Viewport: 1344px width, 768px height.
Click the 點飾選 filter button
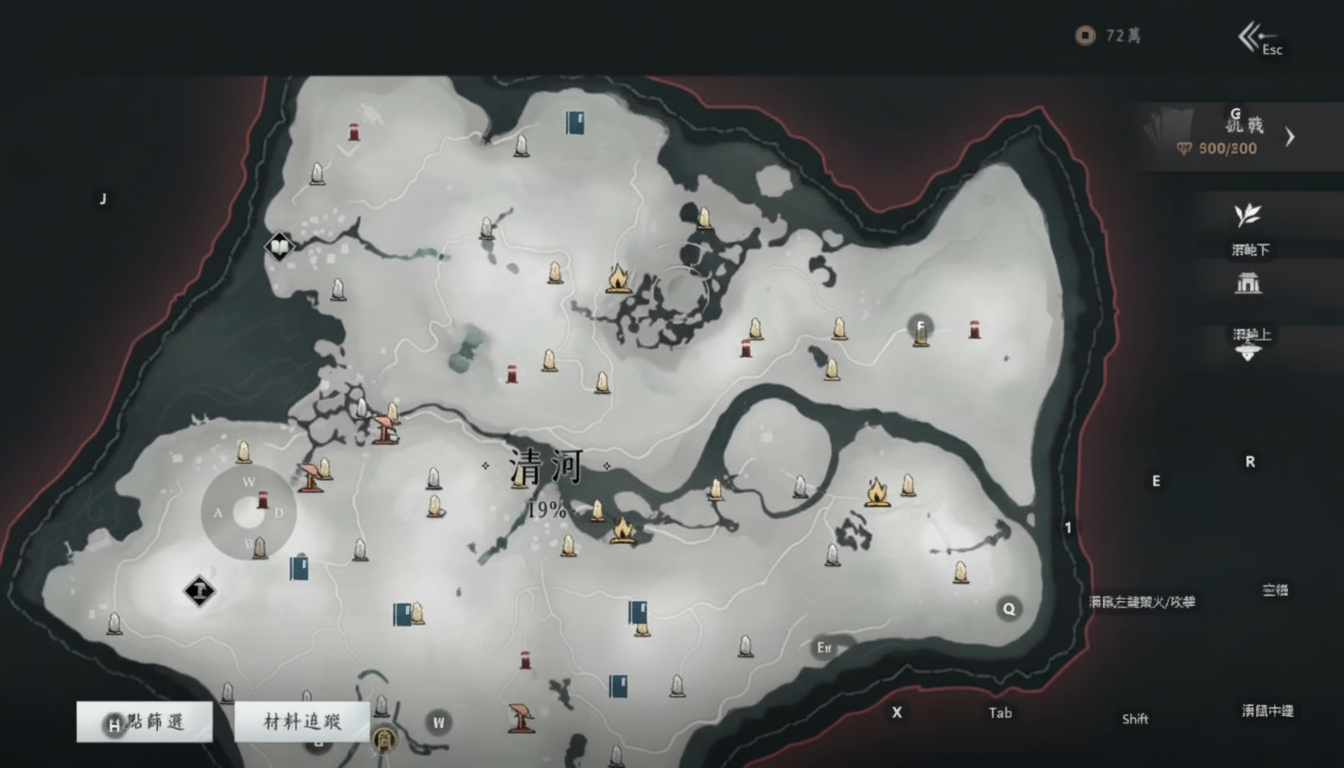tap(144, 722)
